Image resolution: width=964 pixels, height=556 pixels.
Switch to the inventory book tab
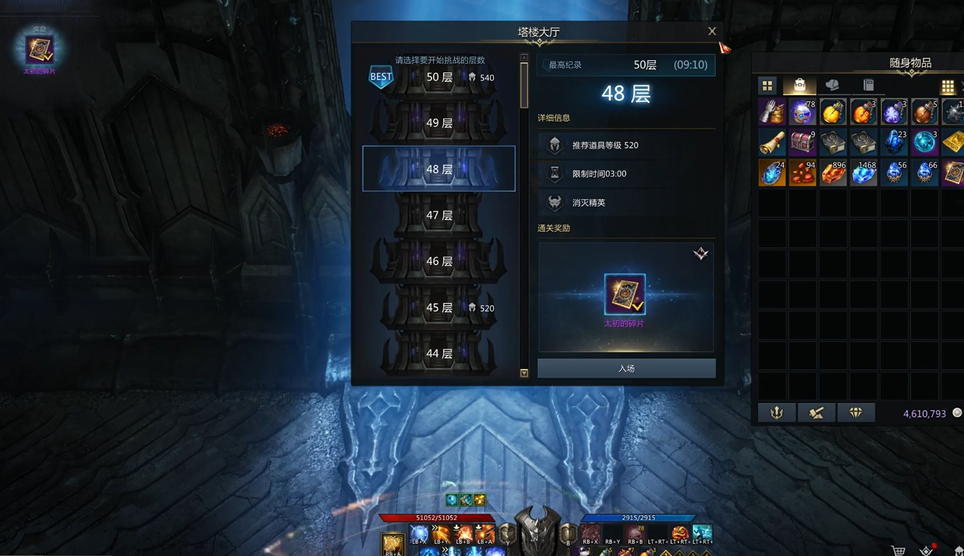click(868, 86)
